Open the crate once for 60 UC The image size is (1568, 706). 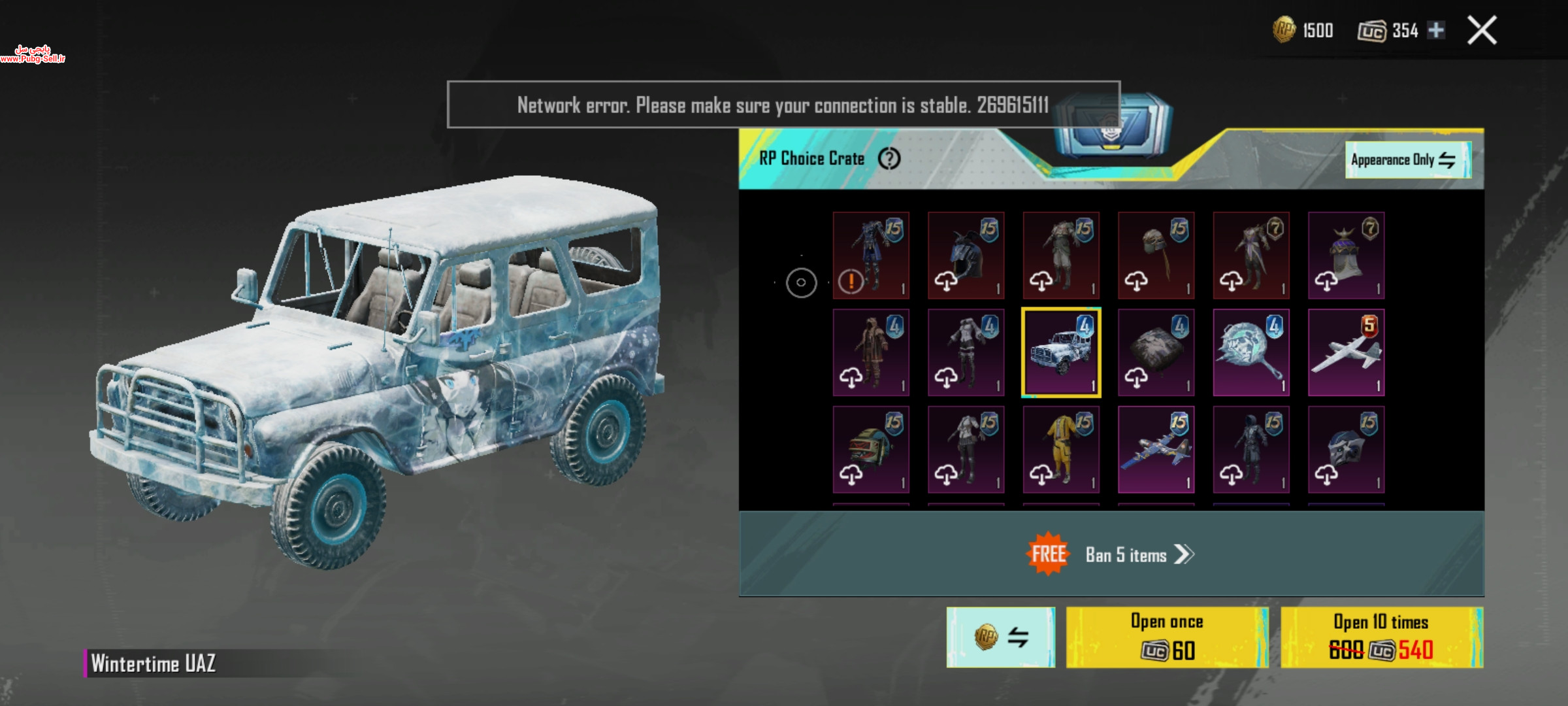1167,637
